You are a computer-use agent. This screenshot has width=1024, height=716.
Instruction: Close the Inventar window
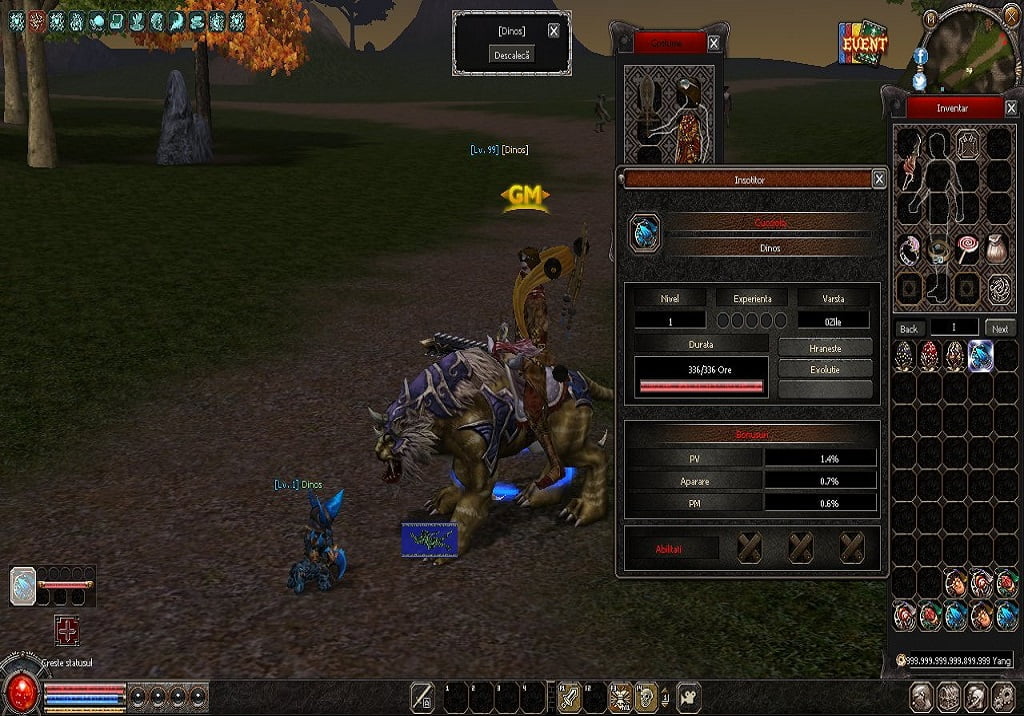1010,107
